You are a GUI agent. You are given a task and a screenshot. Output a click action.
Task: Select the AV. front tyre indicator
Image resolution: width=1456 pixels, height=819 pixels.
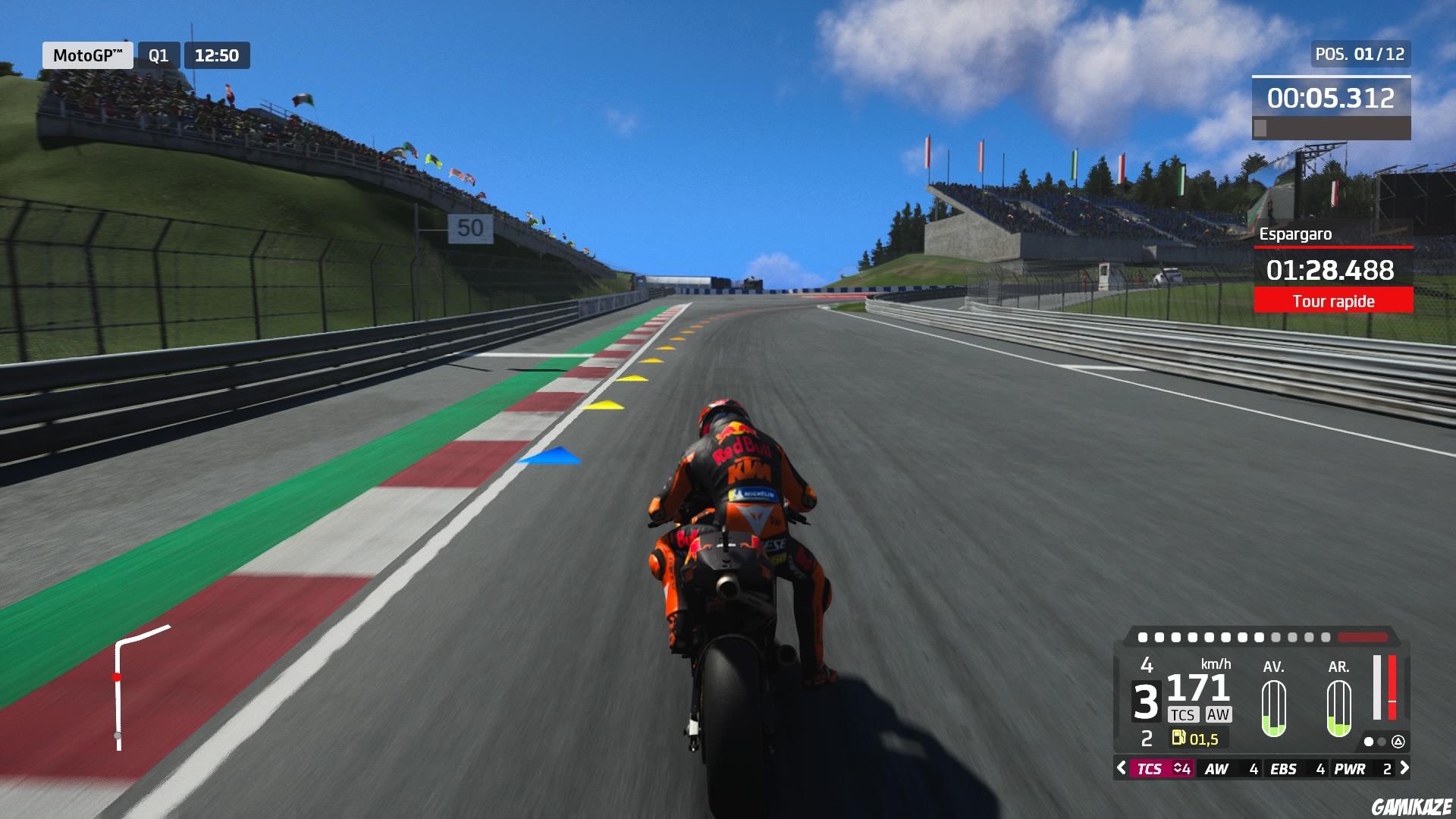1275,707
